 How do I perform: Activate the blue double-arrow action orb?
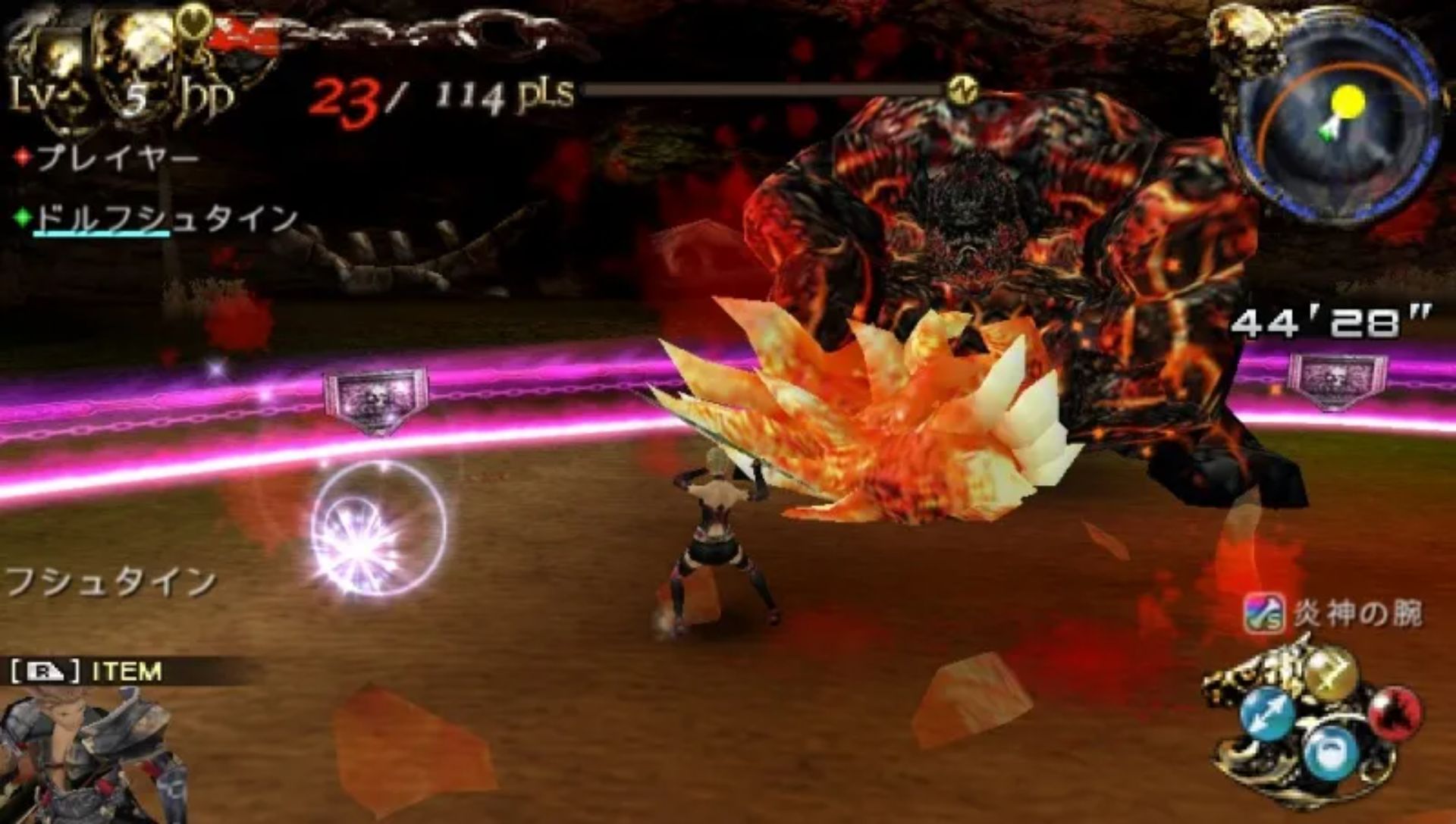click(x=1266, y=714)
